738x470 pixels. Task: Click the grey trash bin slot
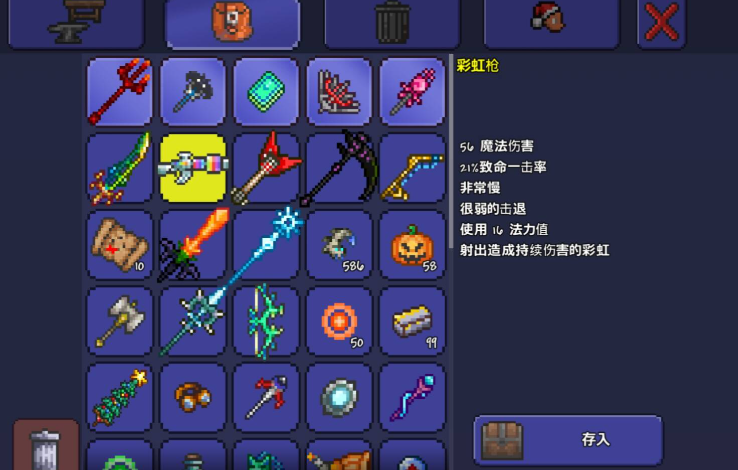[x=46, y=446]
